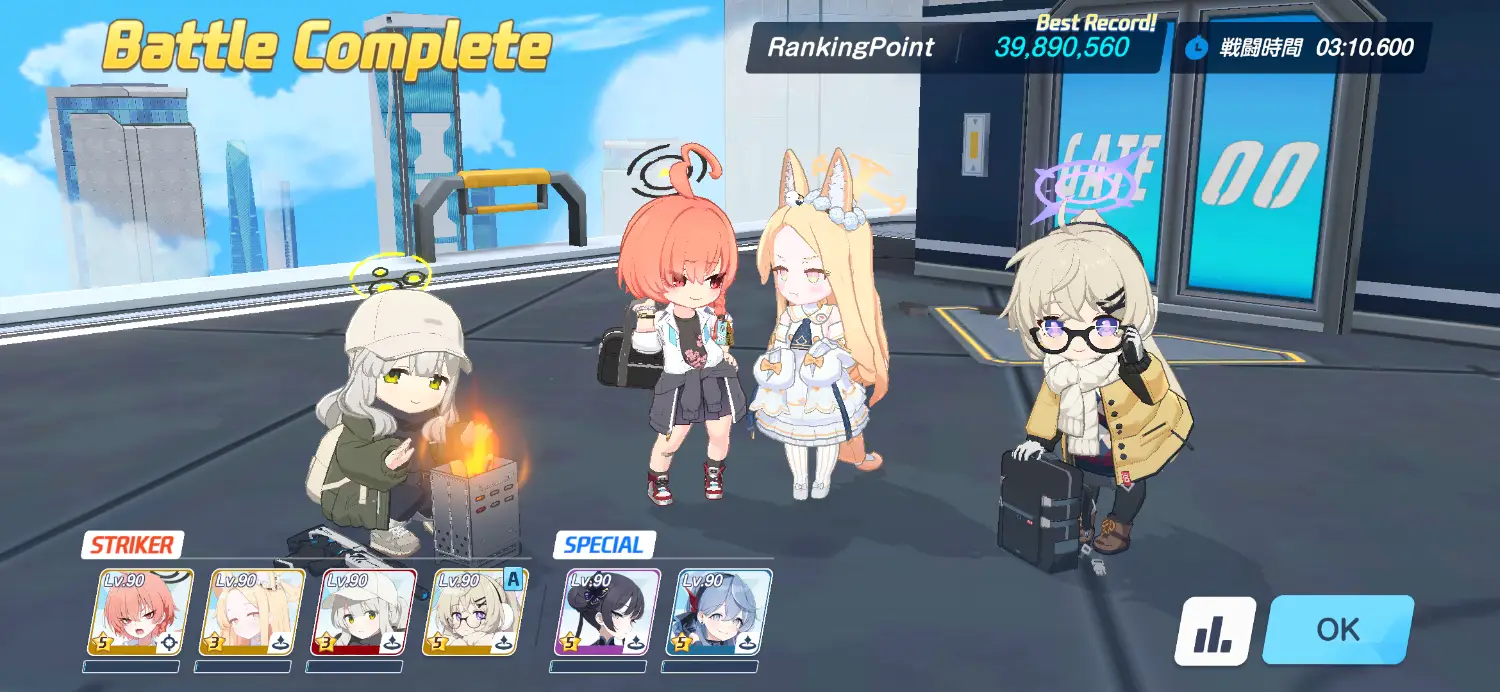This screenshot has height=692, width=1500.
Task: Confirm results with the OK button
Action: point(1337,629)
